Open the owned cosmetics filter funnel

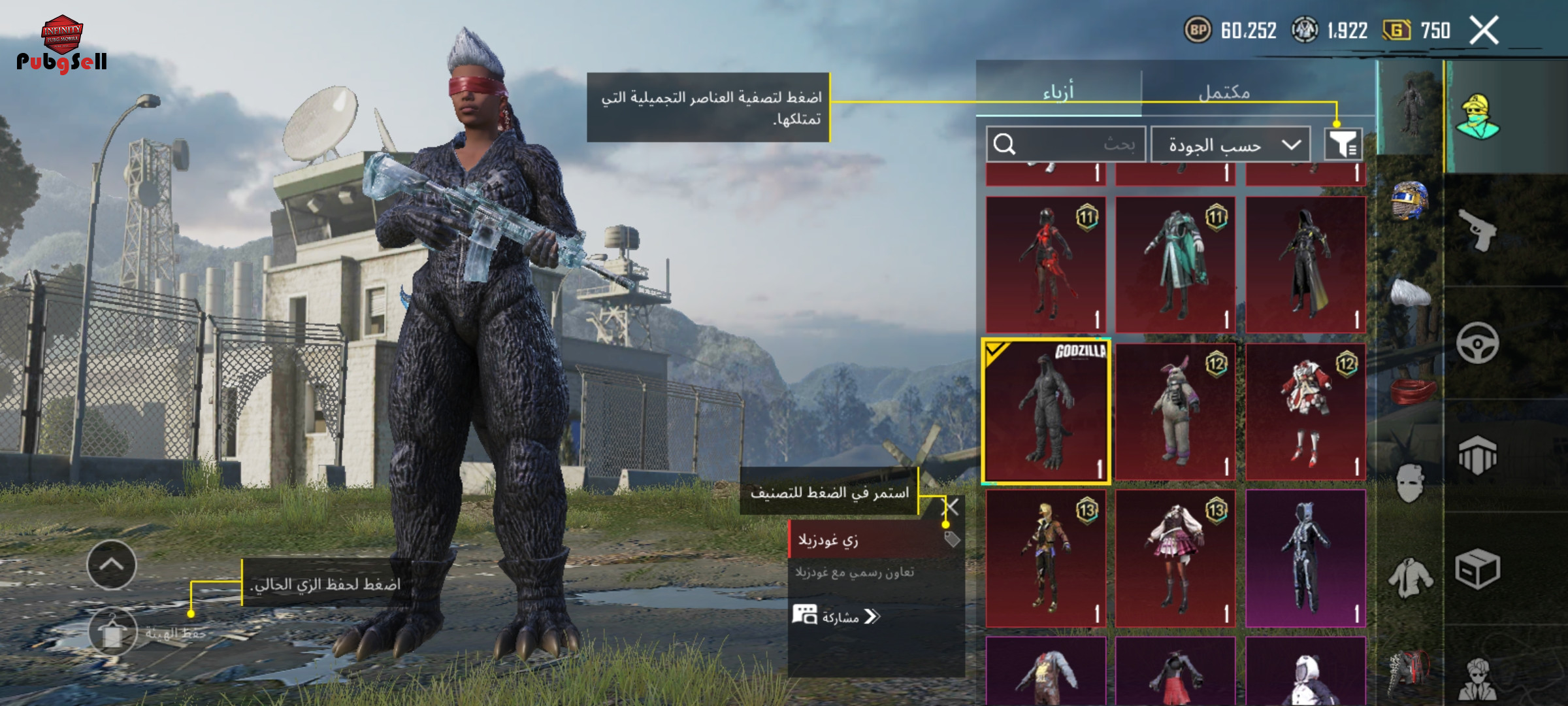[1343, 144]
